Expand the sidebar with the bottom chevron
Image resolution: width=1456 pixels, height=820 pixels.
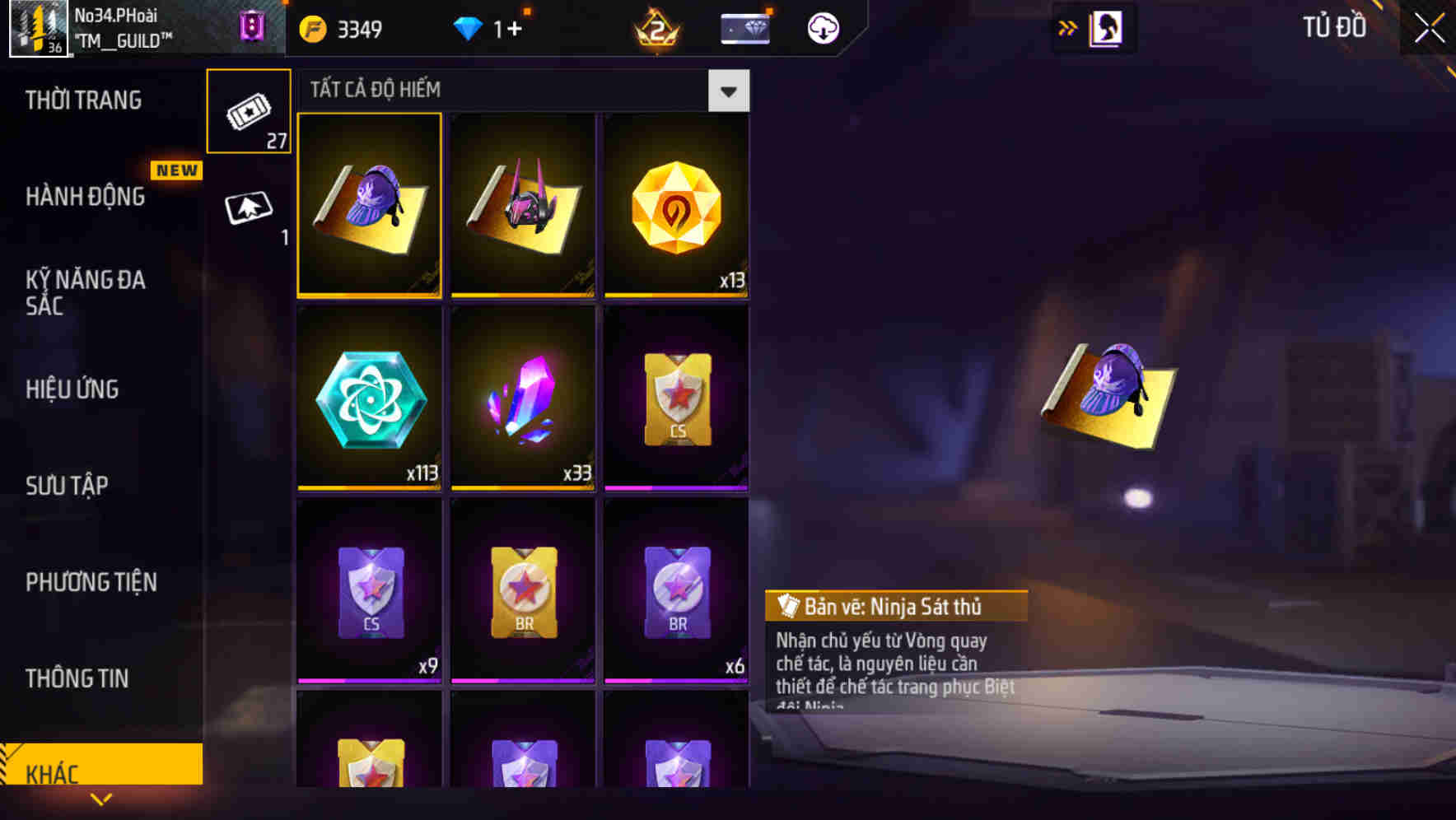(x=100, y=799)
